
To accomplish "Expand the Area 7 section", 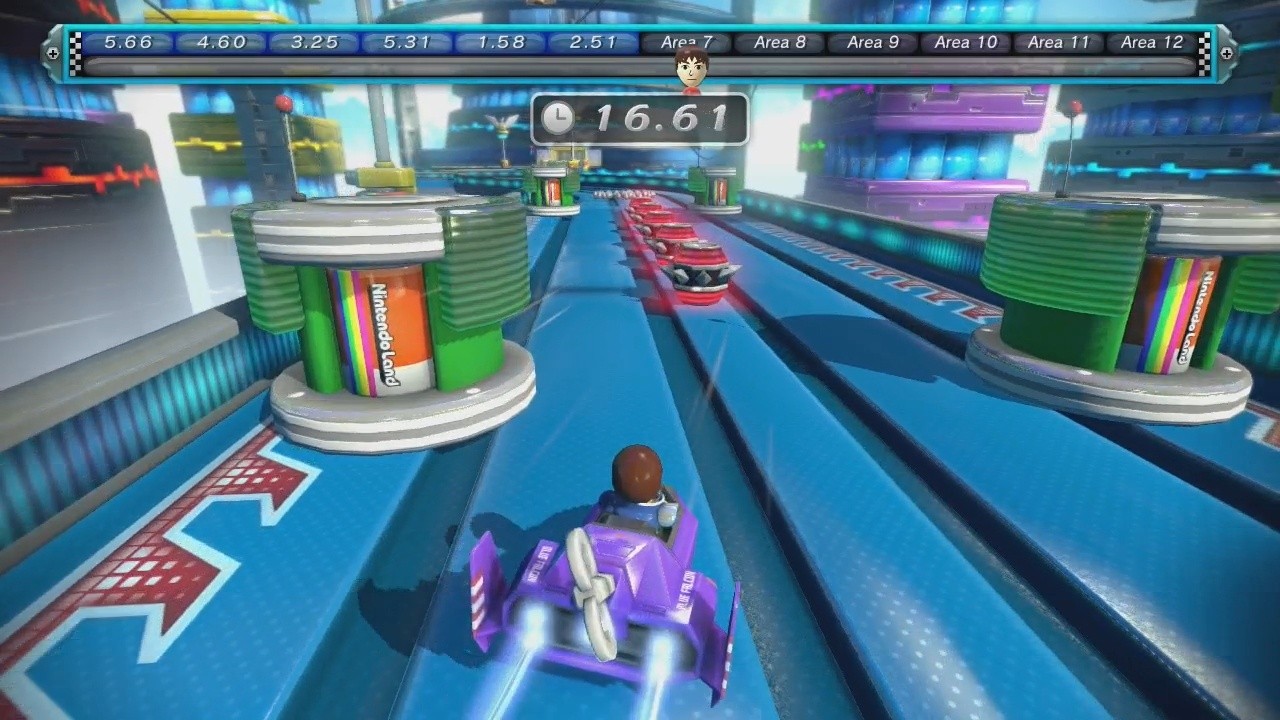I will (x=686, y=42).
